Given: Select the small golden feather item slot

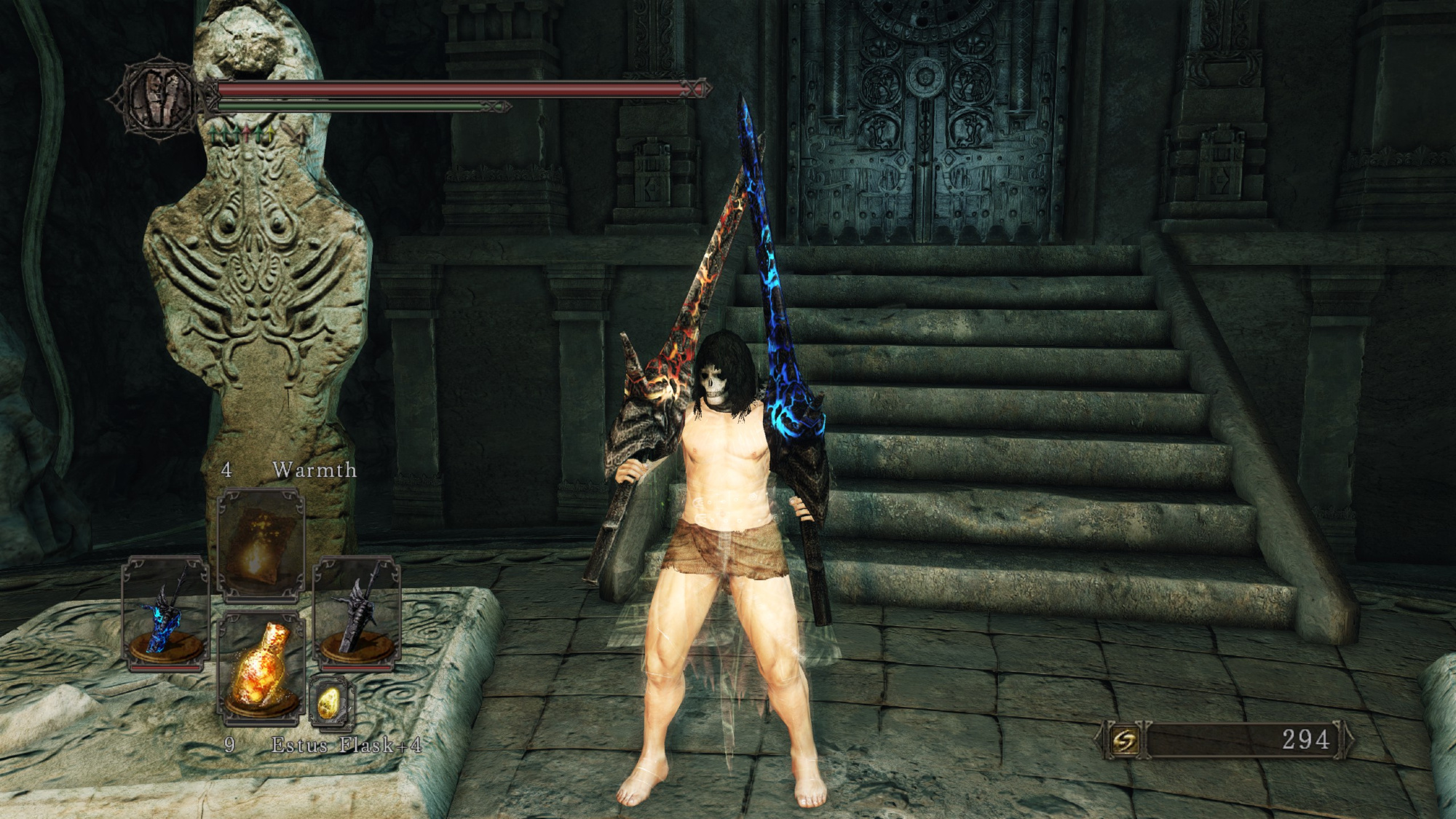Looking at the screenshot, I should click(x=331, y=703).
